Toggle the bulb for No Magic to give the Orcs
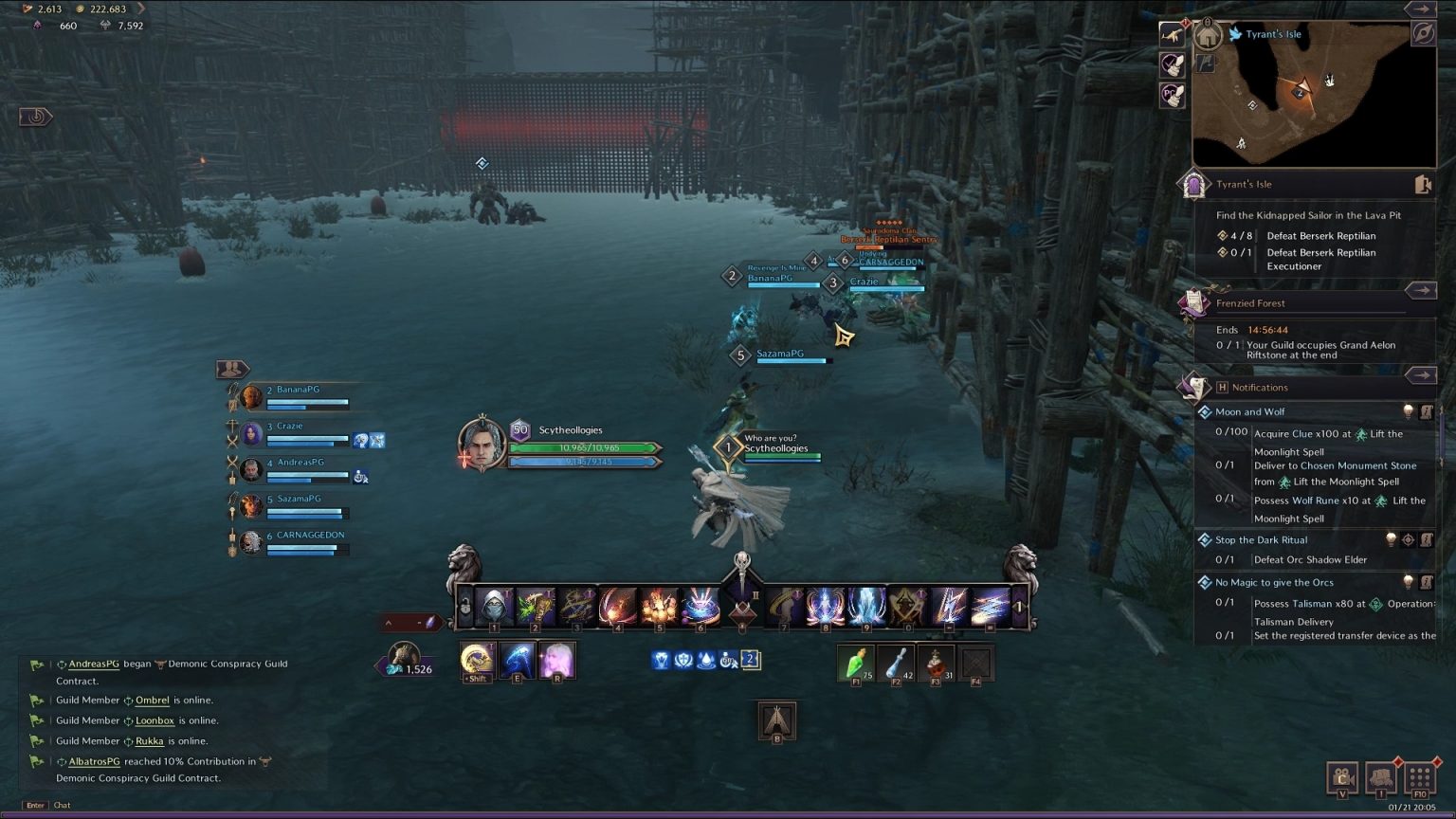 pyautogui.click(x=1409, y=582)
